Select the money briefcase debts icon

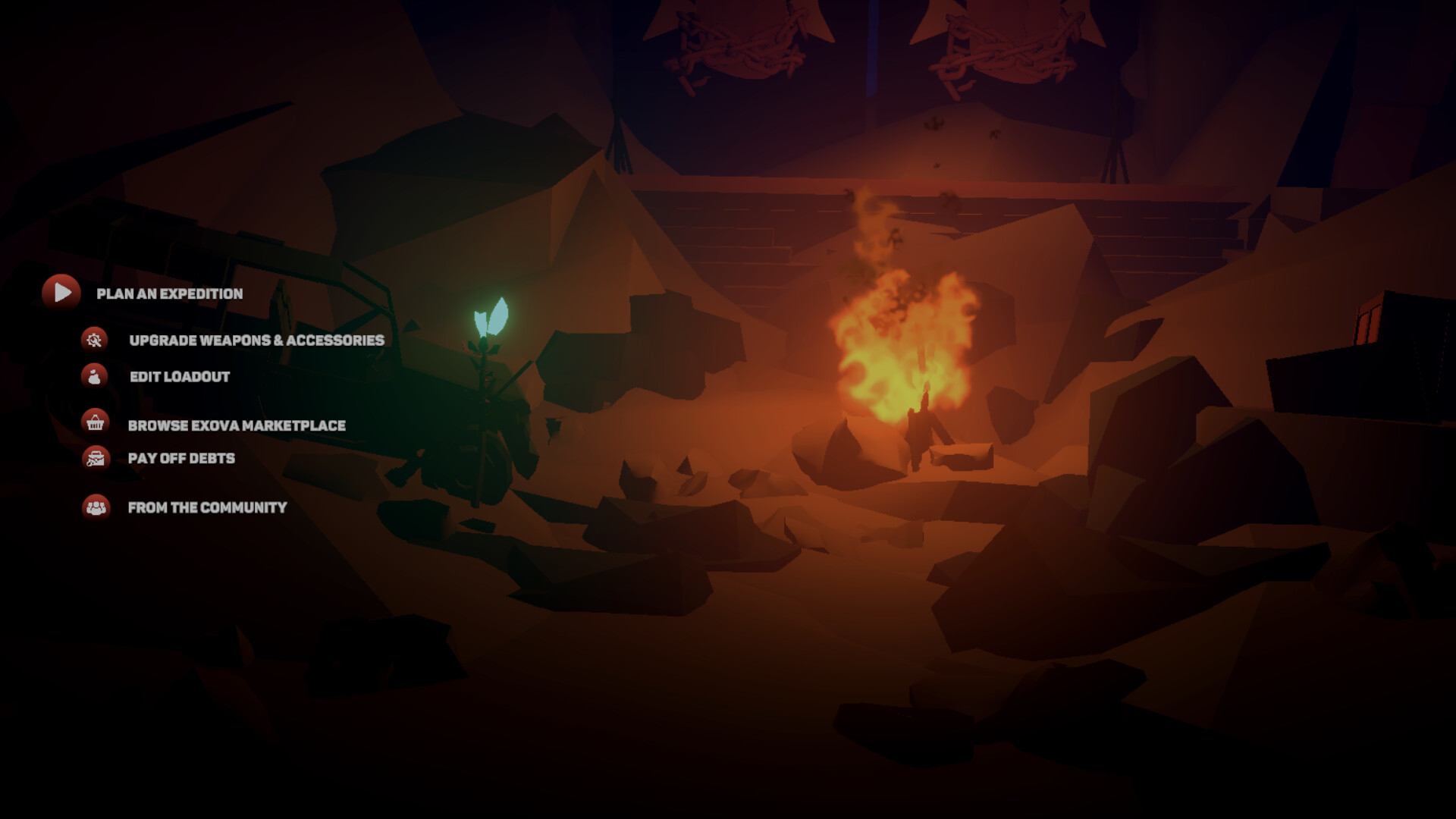pos(94,458)
